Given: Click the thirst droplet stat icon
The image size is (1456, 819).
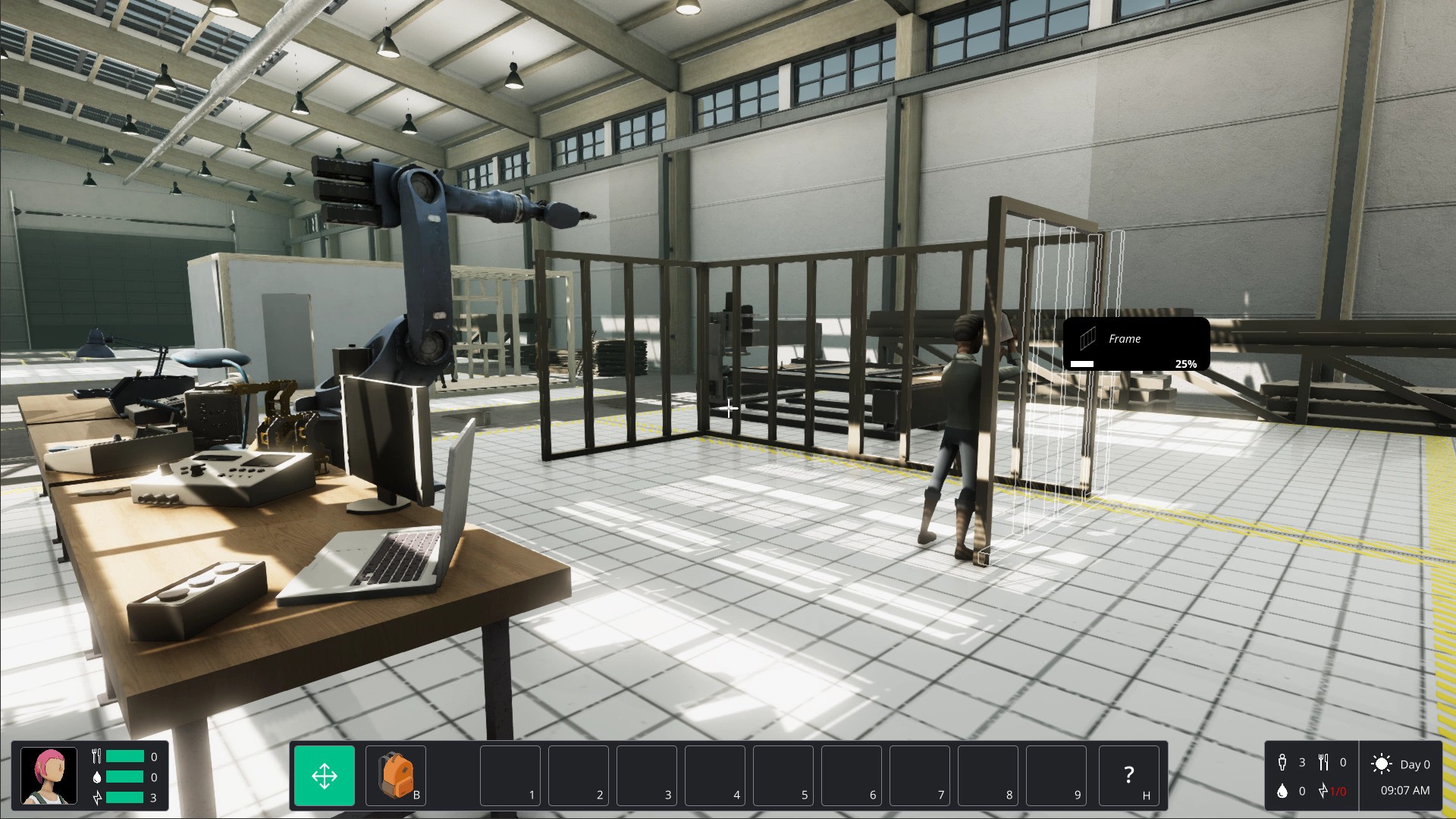Looking at the screenshot, I should (x=97, y=777).
